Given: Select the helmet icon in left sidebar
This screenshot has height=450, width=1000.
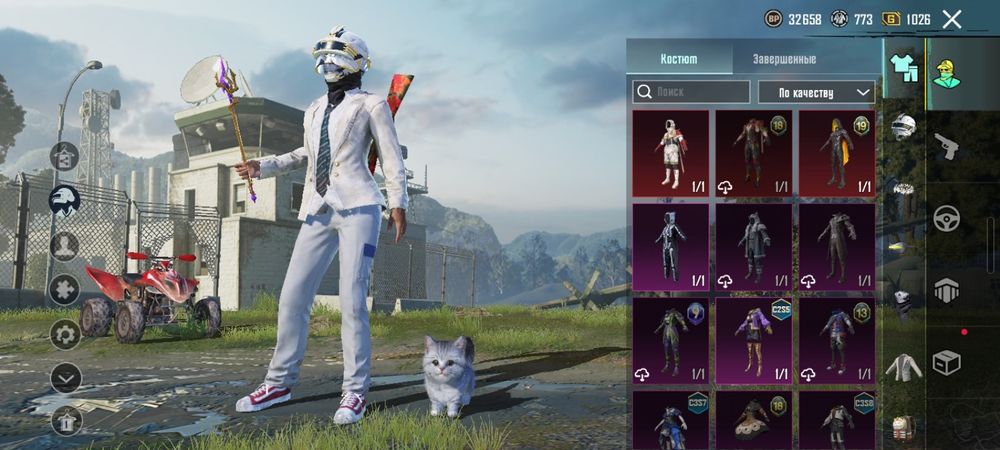Looking at the screenshot, I should pos(65,199).
